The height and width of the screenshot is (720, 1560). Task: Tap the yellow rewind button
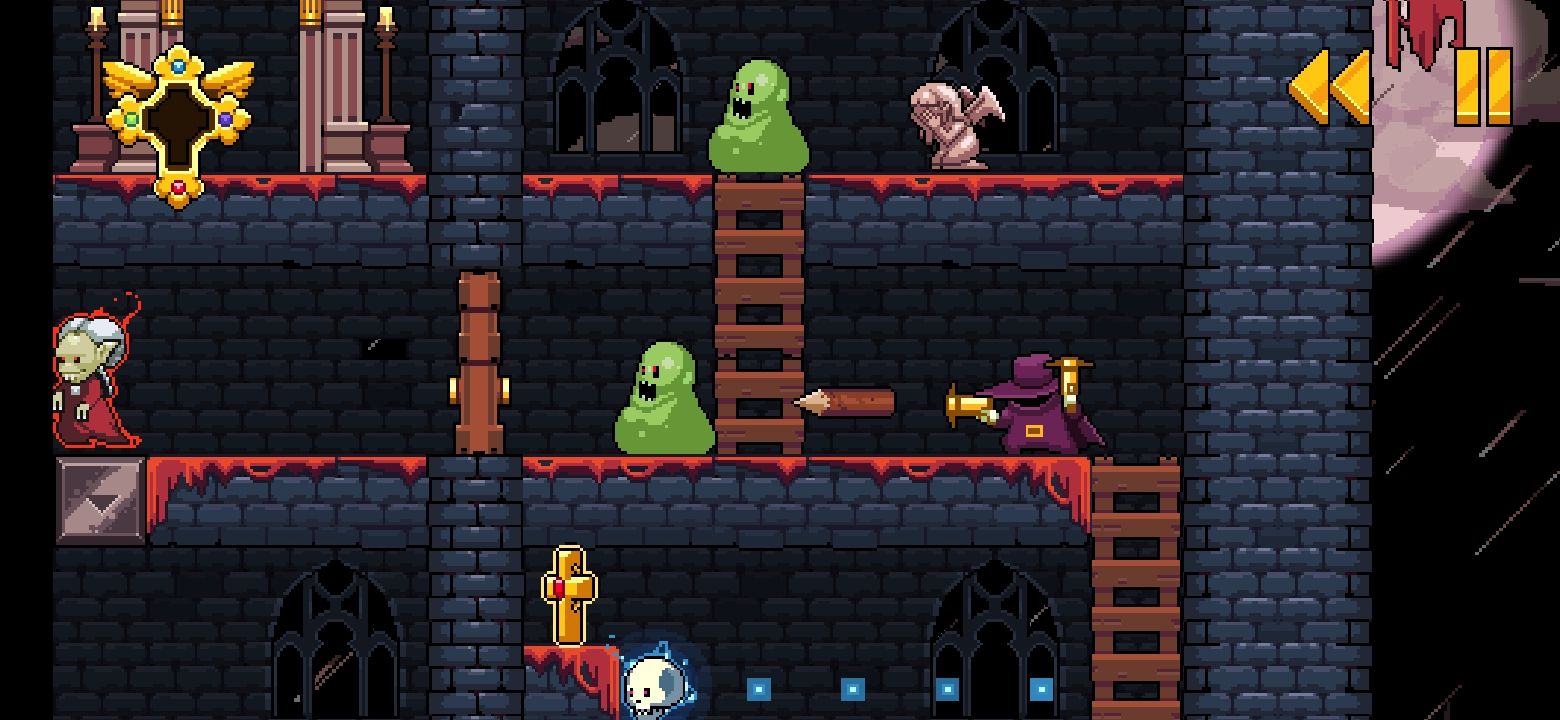tap(1330, 87)
